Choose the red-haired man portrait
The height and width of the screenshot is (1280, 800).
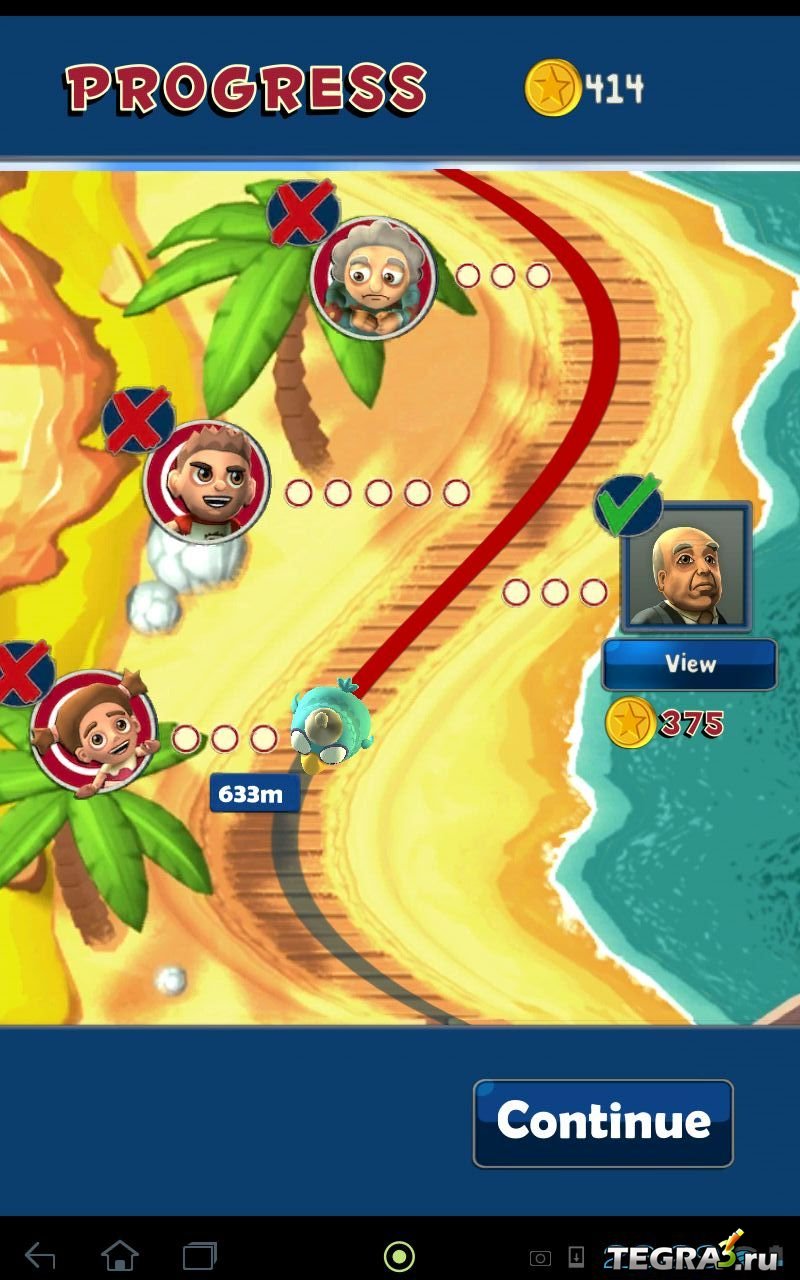(x=206, y=482)
